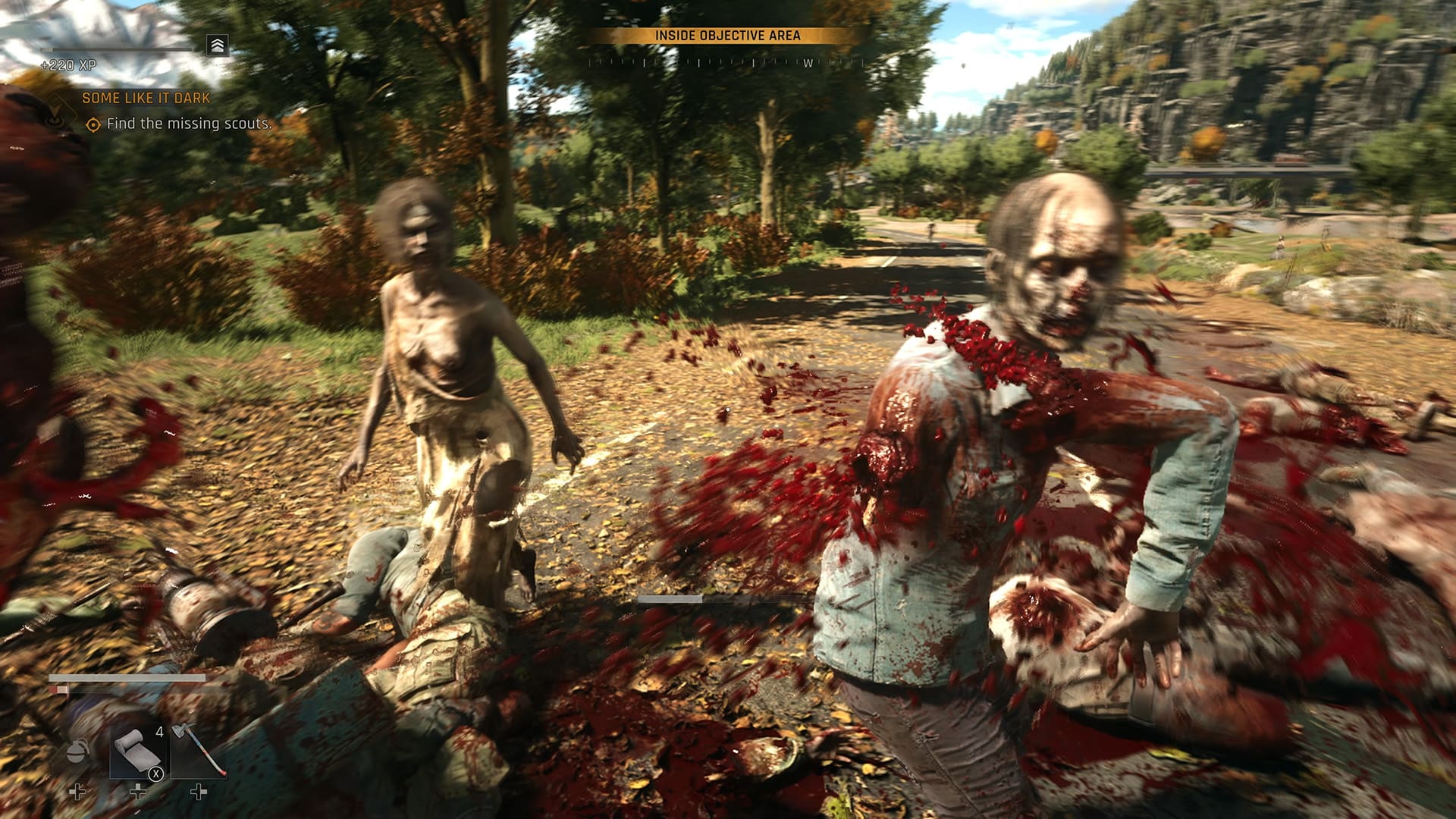
Task: Click the X use-item prompt on the bandage
Action: coord(155,774)
